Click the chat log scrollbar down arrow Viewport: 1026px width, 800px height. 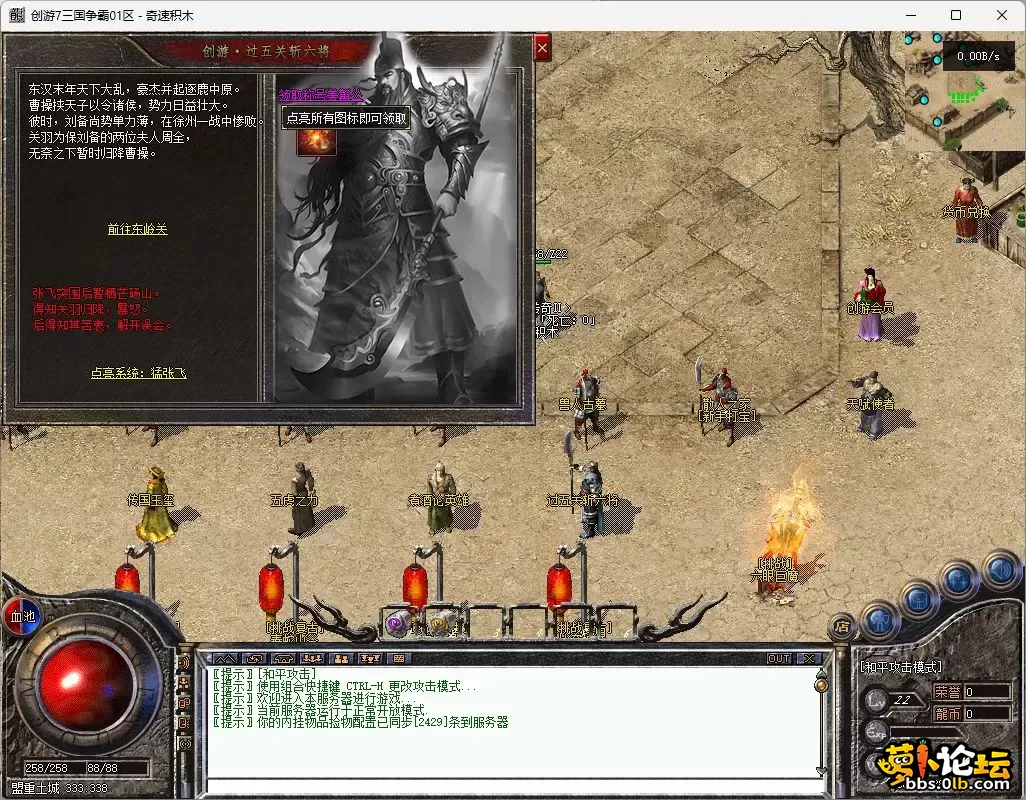(821, 770)
